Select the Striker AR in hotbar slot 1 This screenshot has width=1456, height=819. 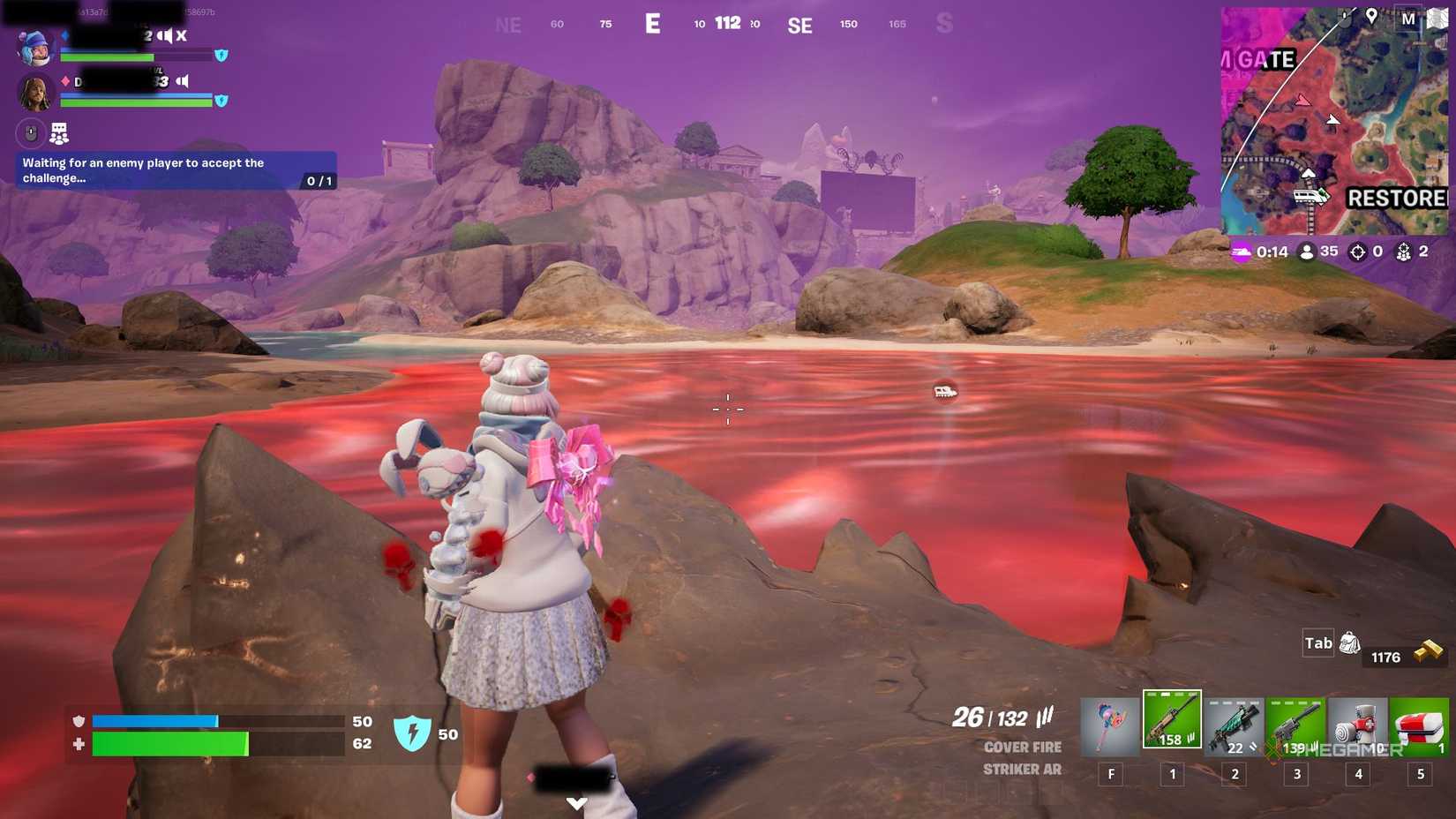(1173, 722)
